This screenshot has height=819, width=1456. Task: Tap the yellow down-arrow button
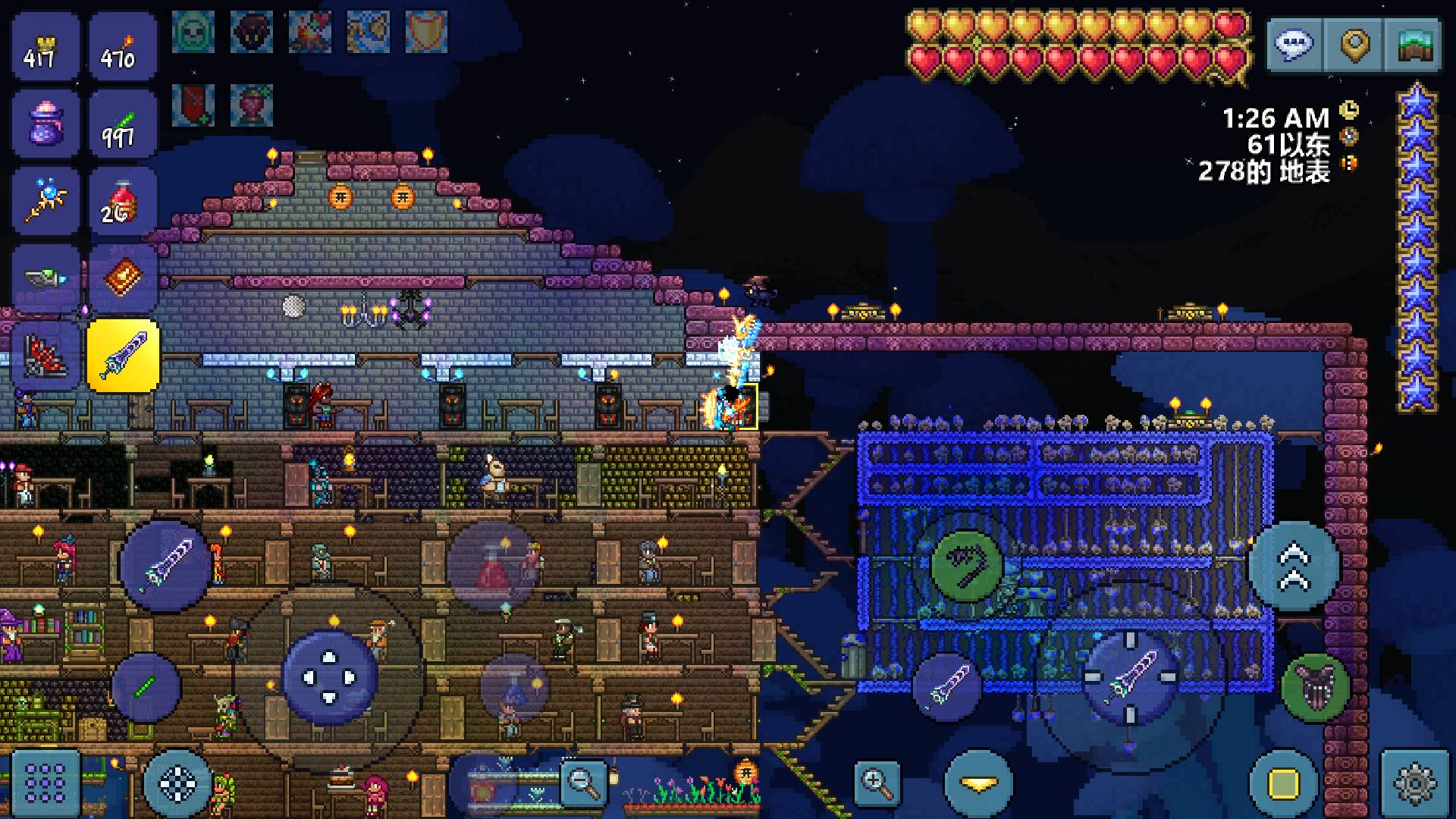point(978,784)
